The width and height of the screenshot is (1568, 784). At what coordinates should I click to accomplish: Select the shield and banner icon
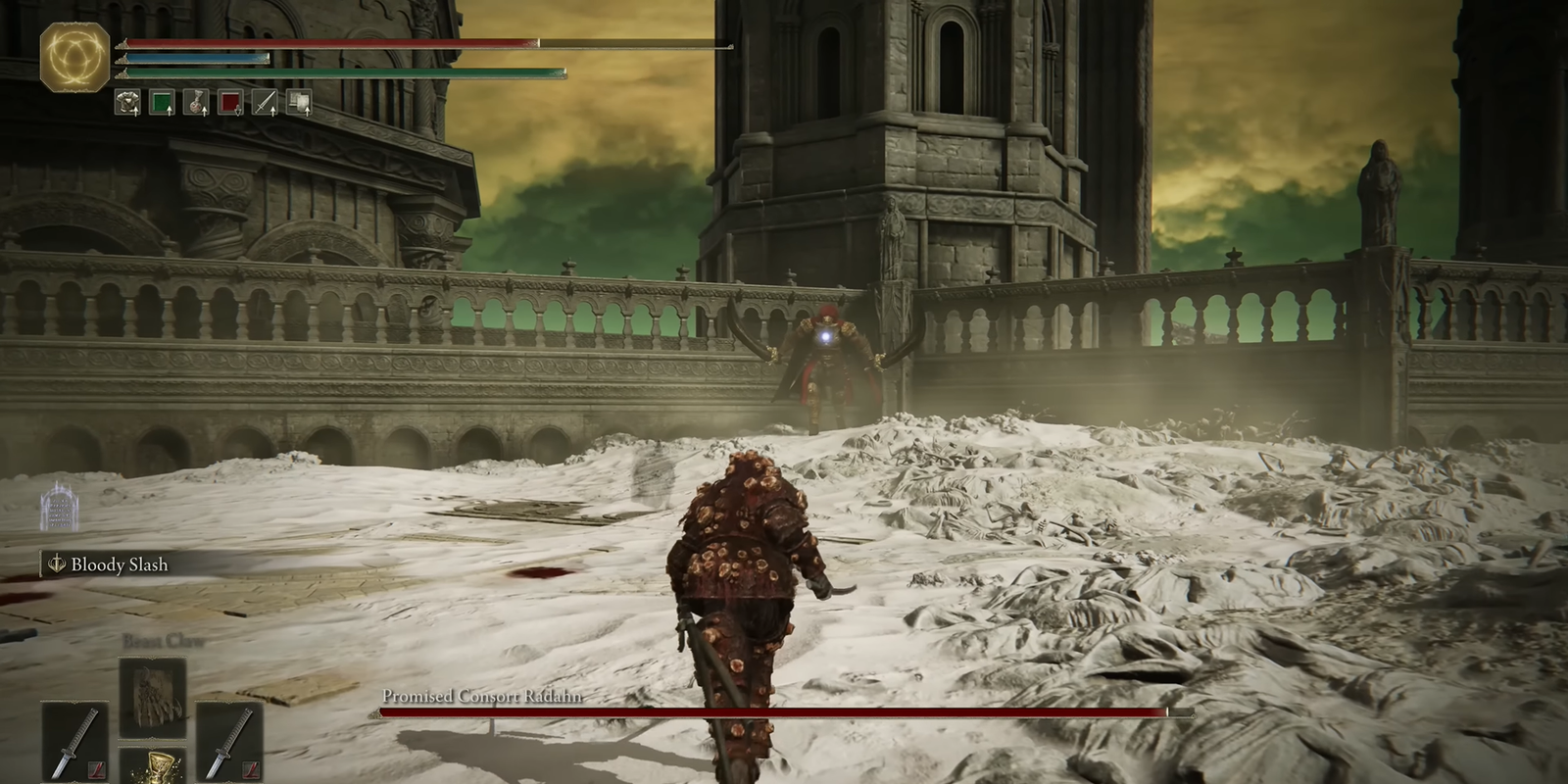[x=299, y=101]
